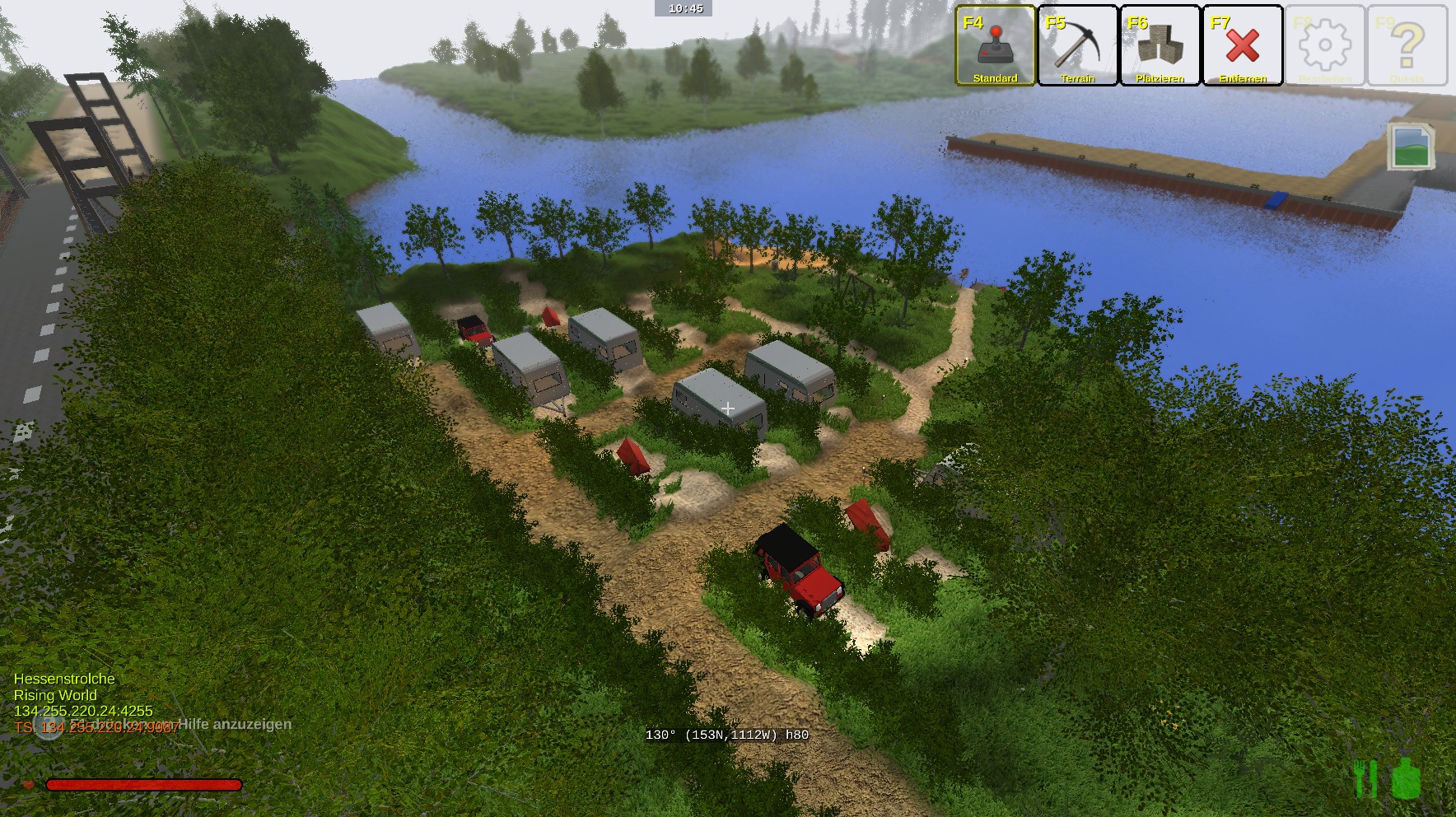The width and height of the screenshot is (1456, 817).
Task: Open the Quests question mark button
Action: tap(1407, 45)
